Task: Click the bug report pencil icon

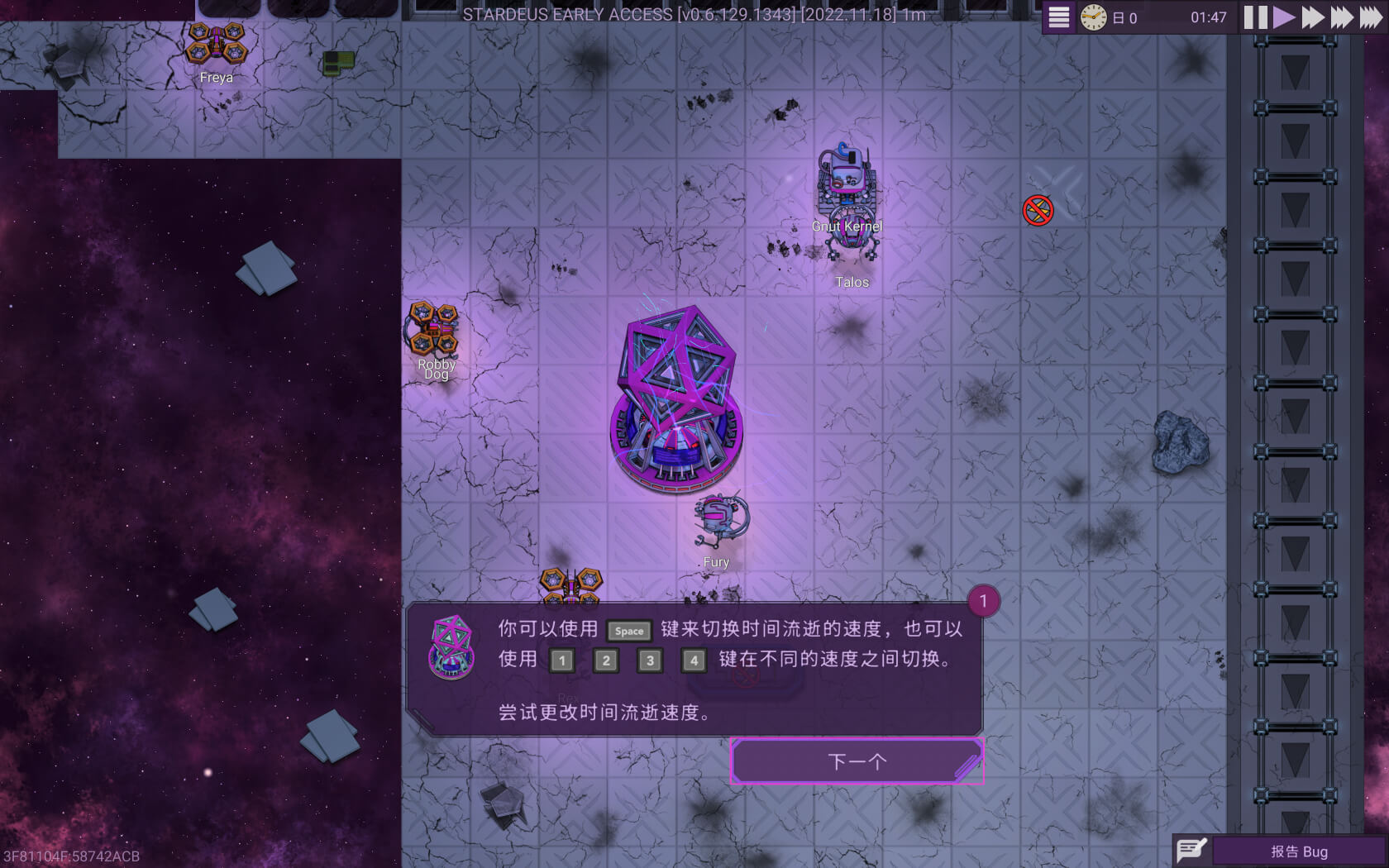Action: coord(1191,849)
